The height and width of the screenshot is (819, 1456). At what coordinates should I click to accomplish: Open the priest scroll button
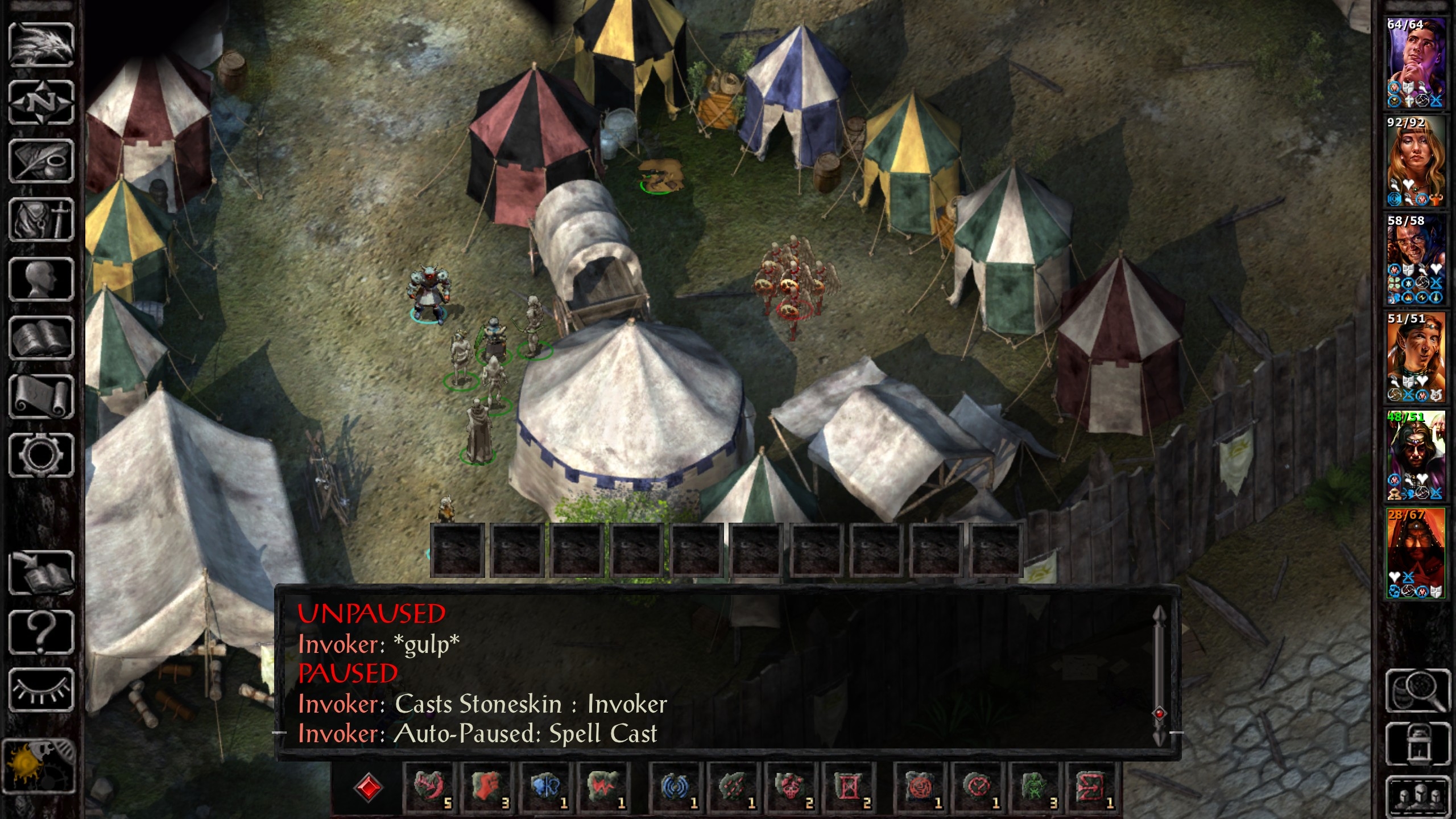click(41, 397)
